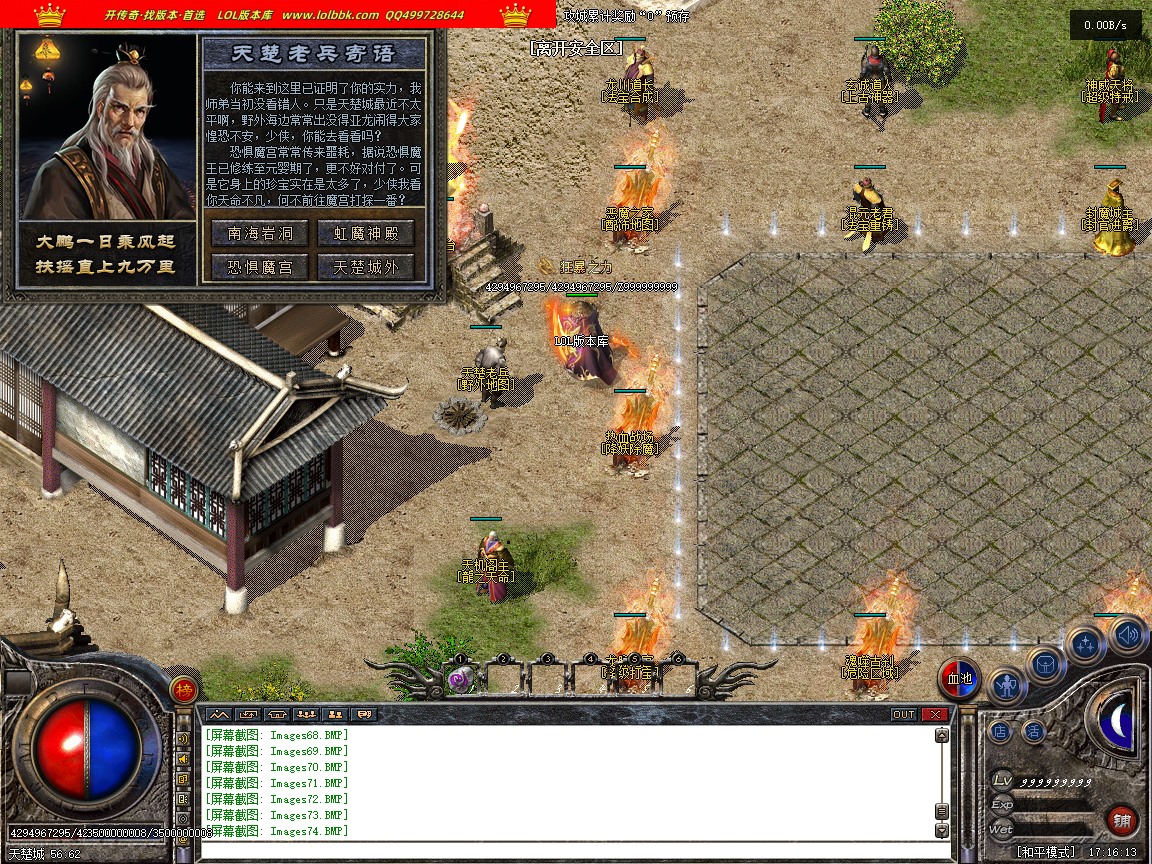The image size is (1152, 864).
Task: Click the 活 activity button
Action: [x=1033, y=732]
